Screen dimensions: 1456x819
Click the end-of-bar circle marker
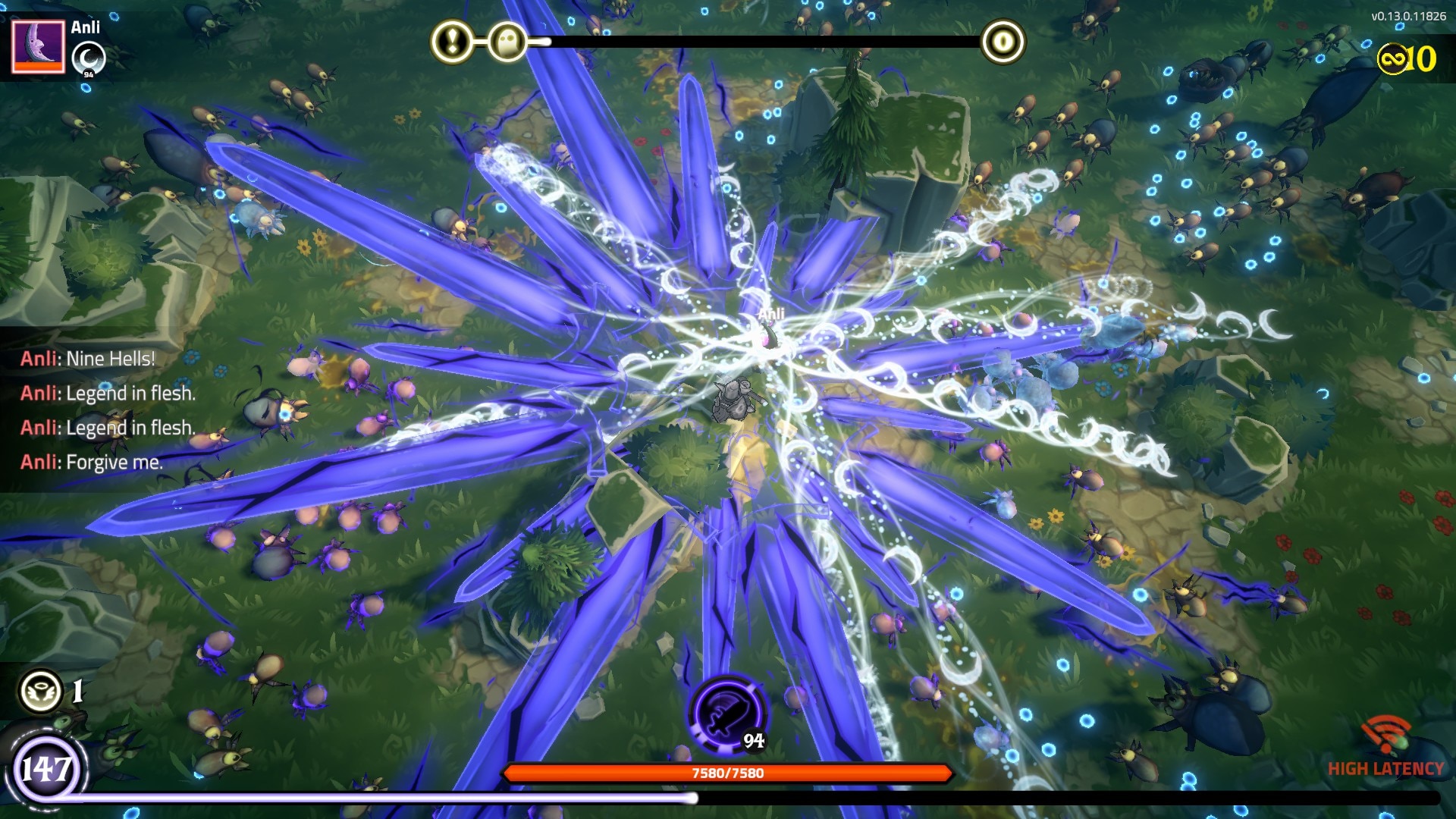tap(1003, 42)
